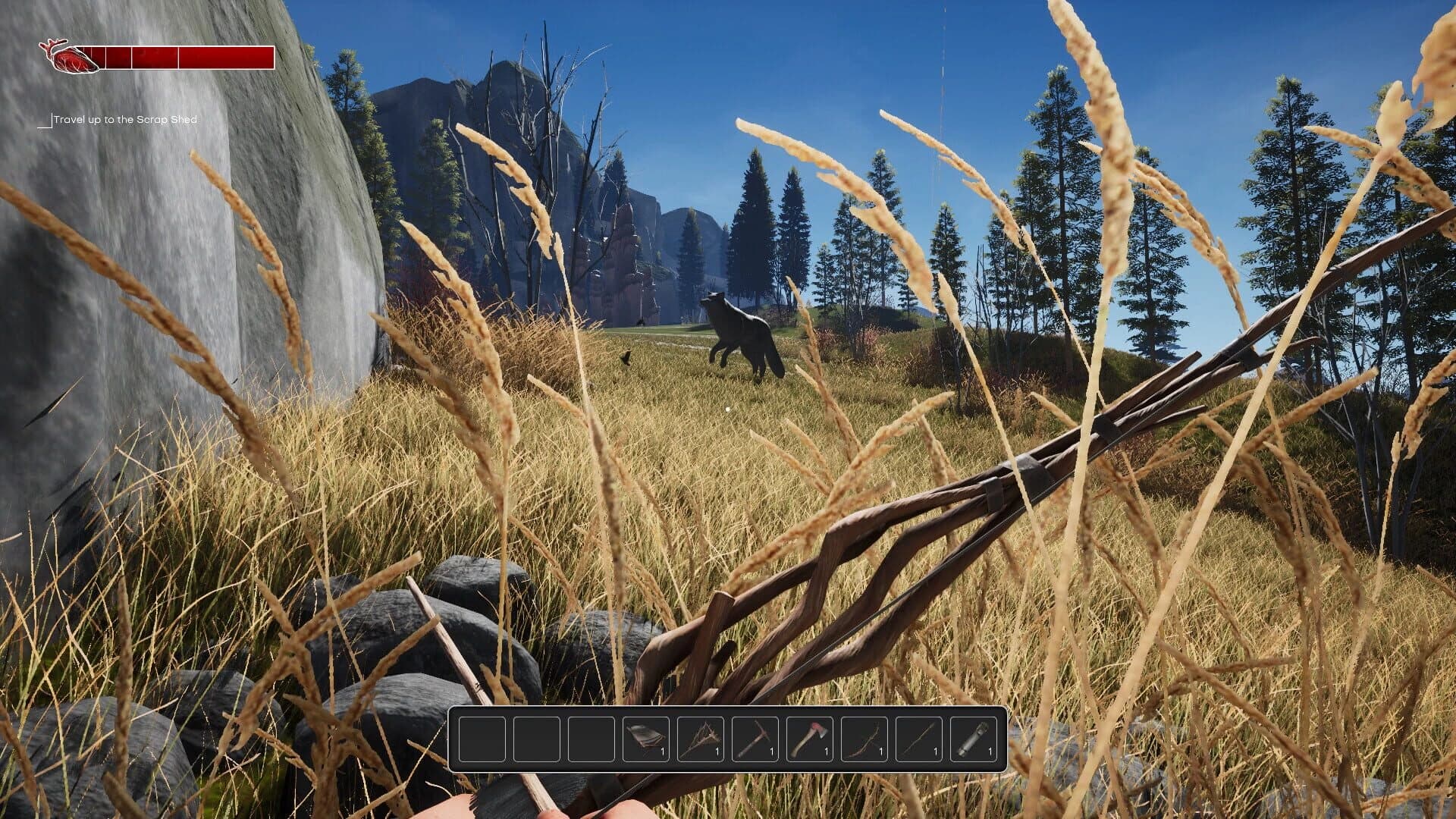Click the item count on the flashlight slot
This screenshot has width=1456, height=819.
coord(990,749)
